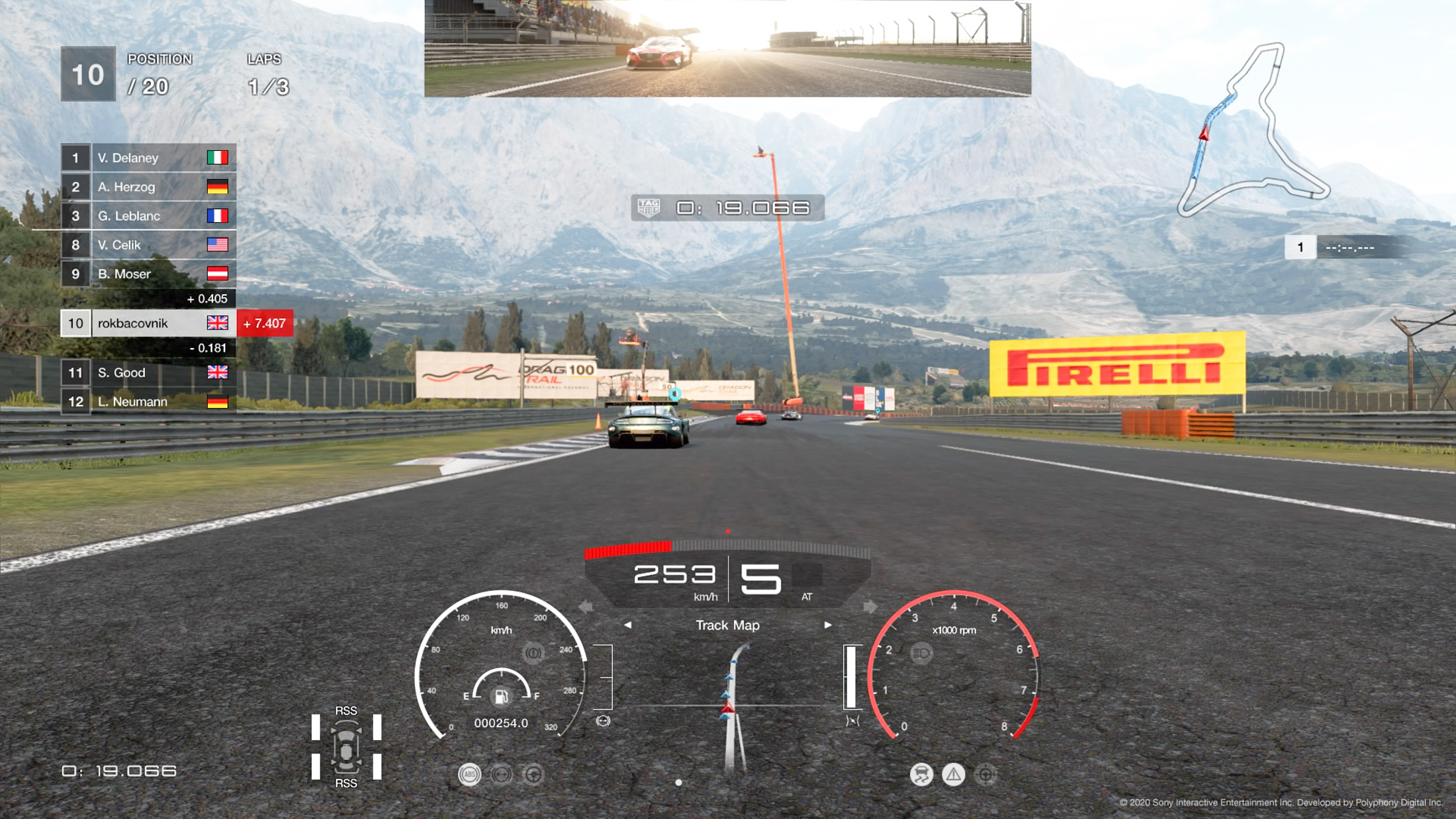Open the circuit minimap outline
The width and height of the screenshot is (1456, 819).
[x=1253, y=130]
